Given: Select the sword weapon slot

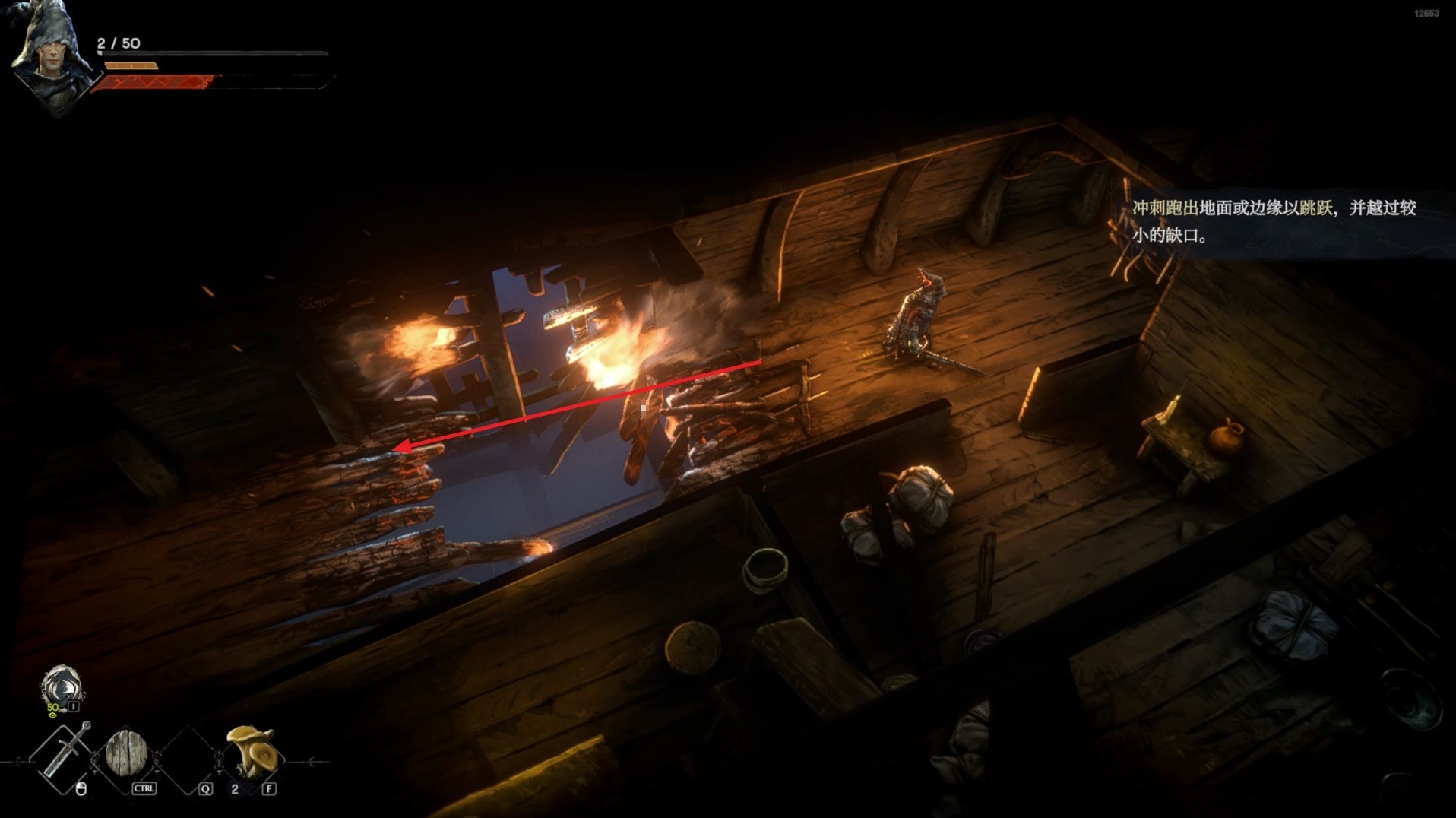Looking at the screenshot, I should click(x=64, y=756).
